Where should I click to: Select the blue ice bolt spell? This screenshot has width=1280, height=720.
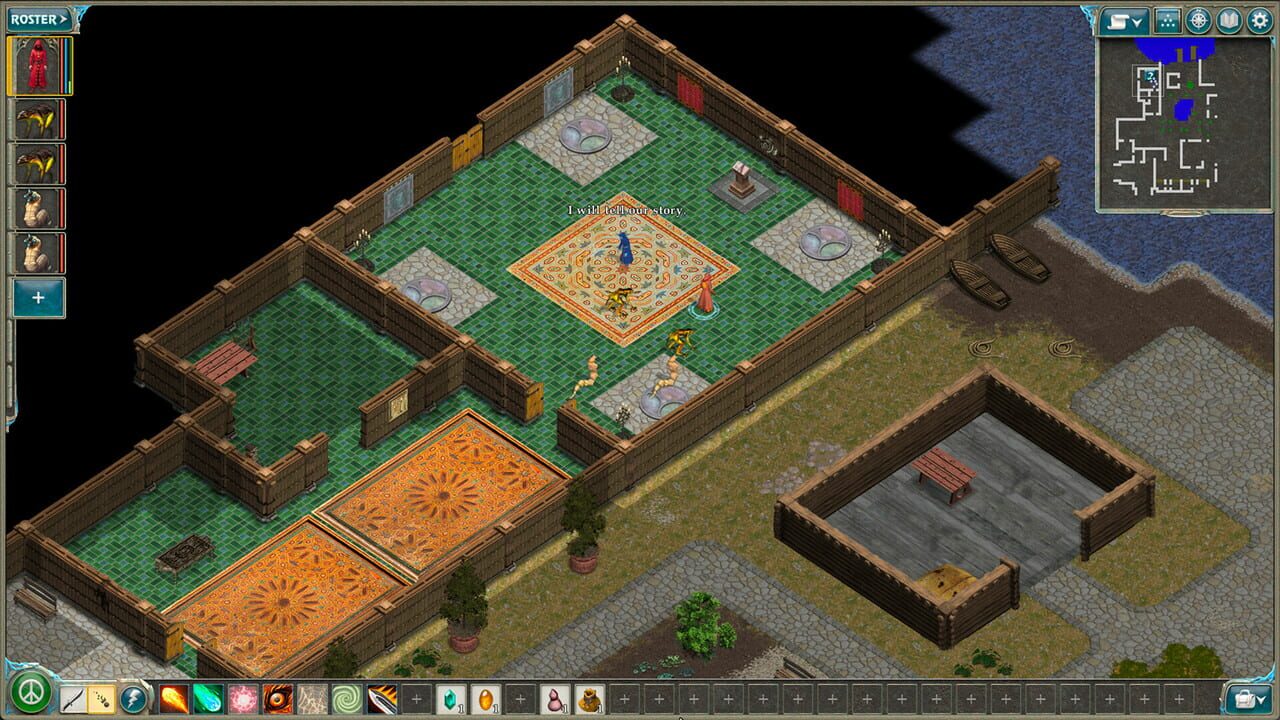click(x=207, y=700)
